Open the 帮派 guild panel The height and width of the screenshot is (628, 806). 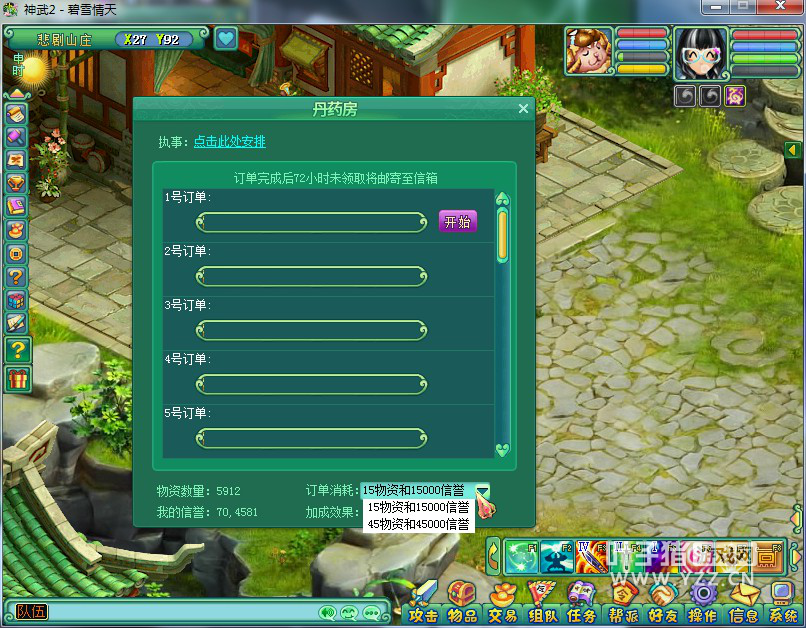click(625, 601)
